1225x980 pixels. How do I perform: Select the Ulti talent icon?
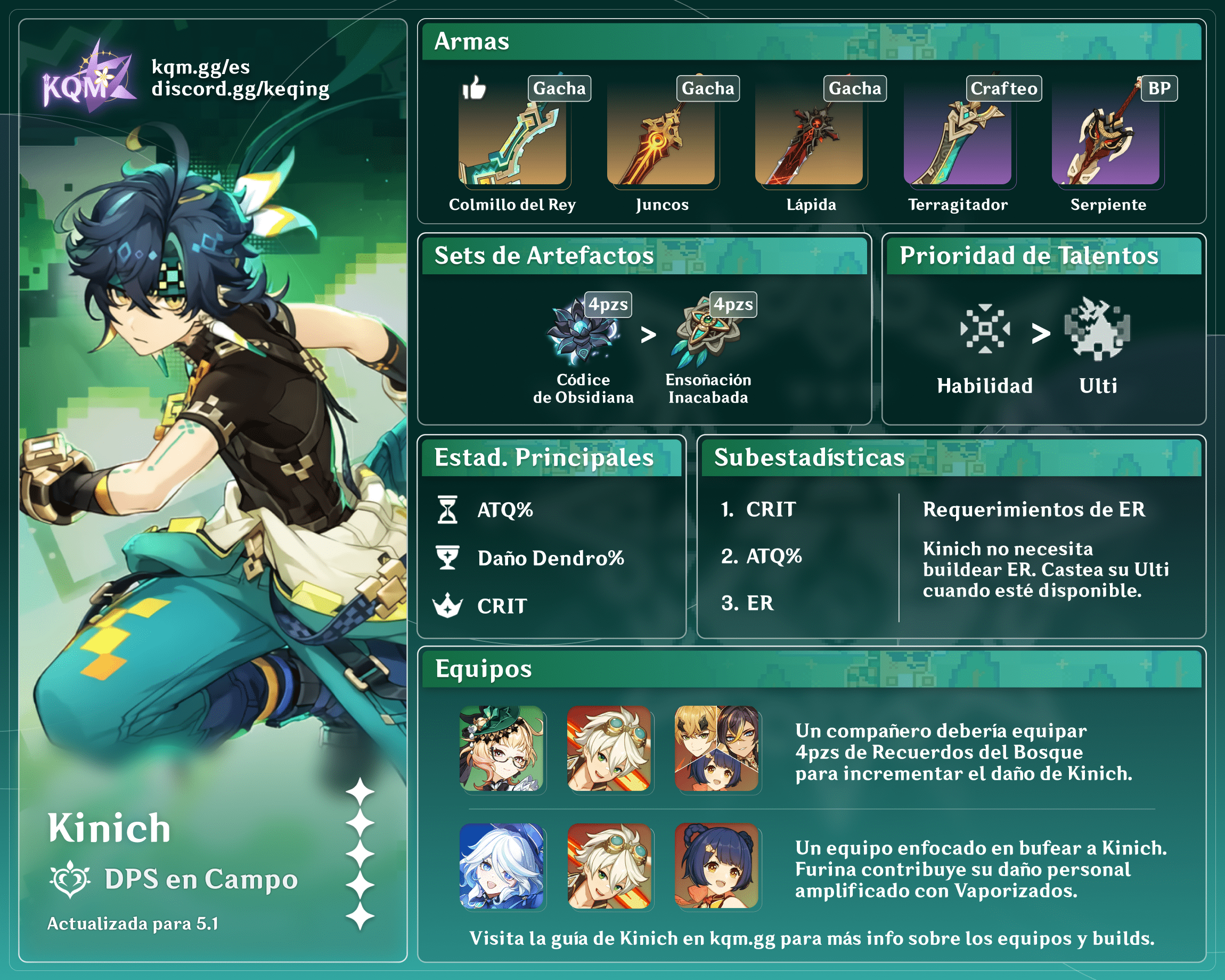(x=1097, y=330)
